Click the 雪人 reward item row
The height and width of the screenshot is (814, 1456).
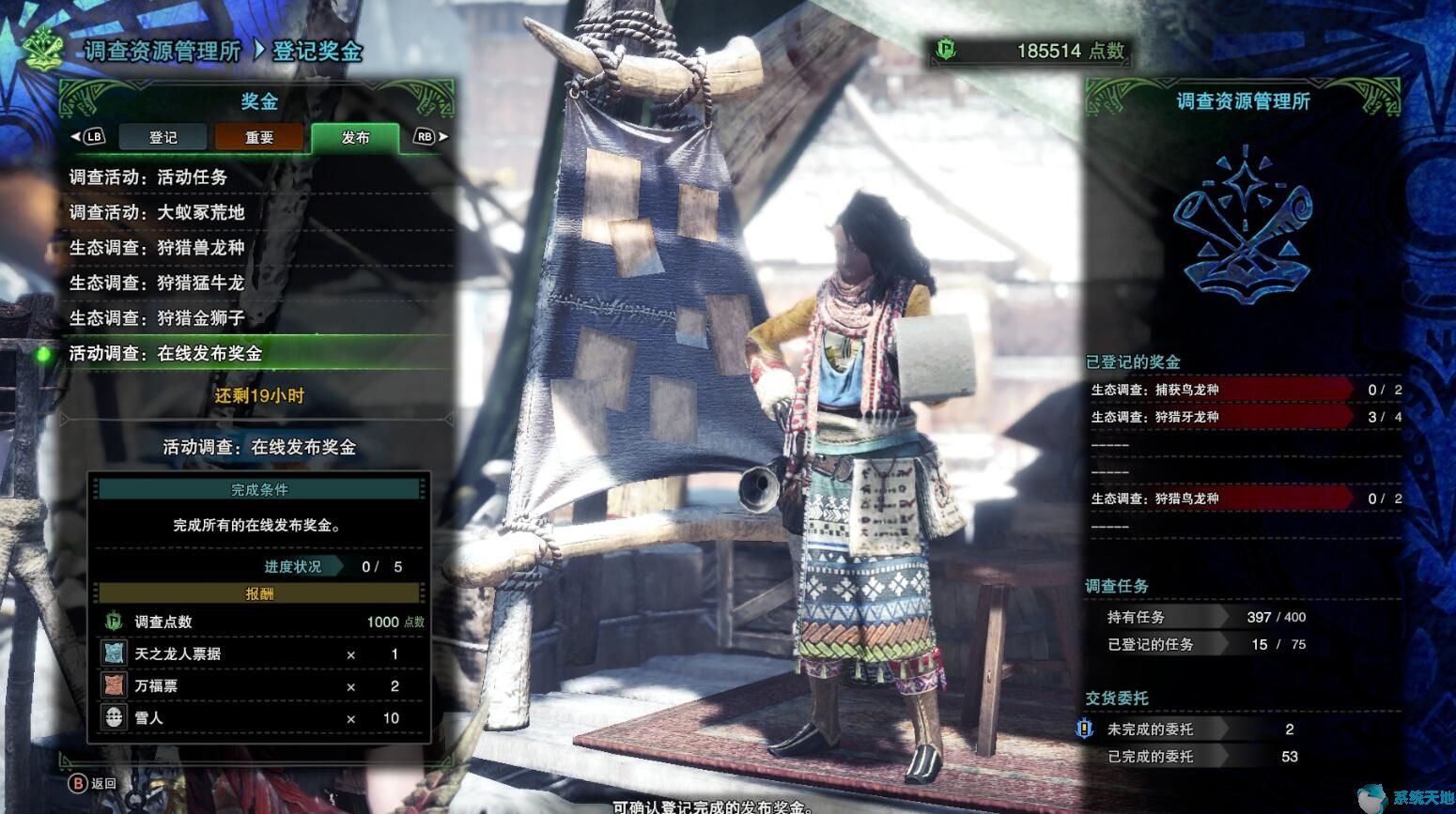coord(261,718)
